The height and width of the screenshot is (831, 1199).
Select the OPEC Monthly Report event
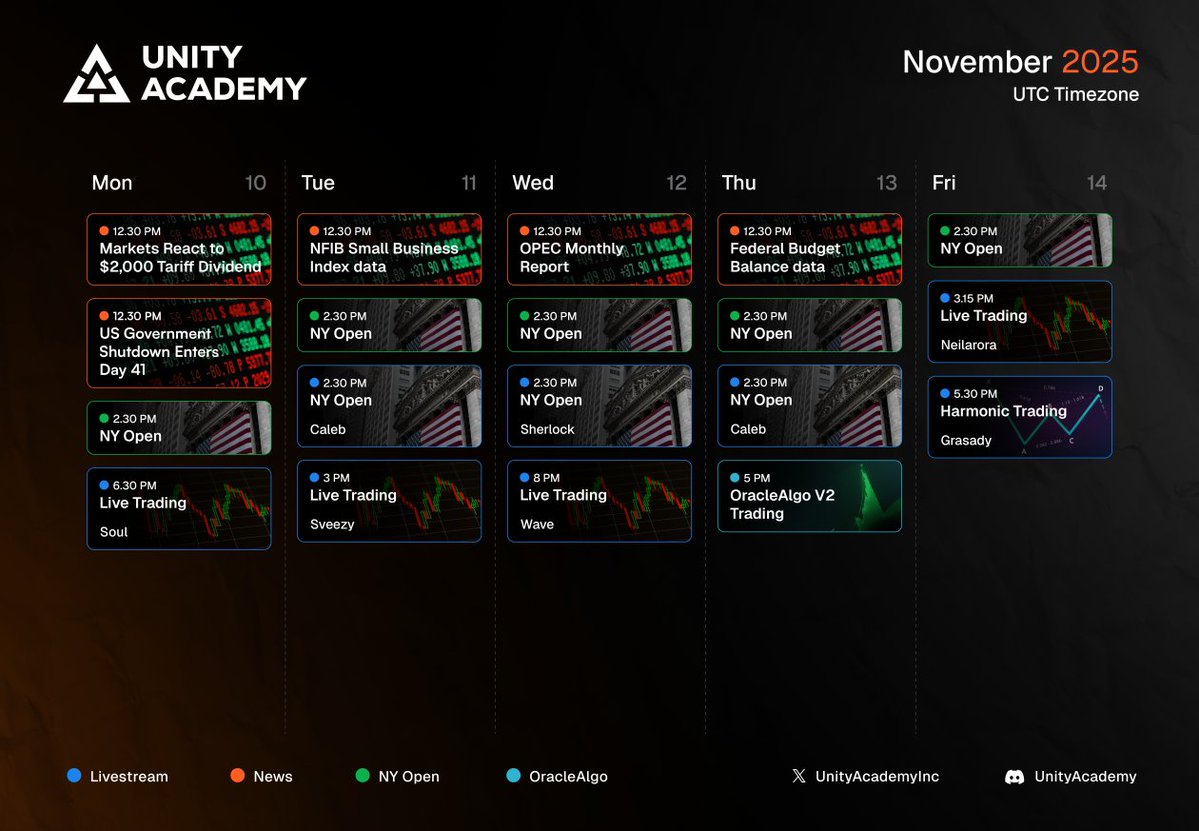pos(598,250)
